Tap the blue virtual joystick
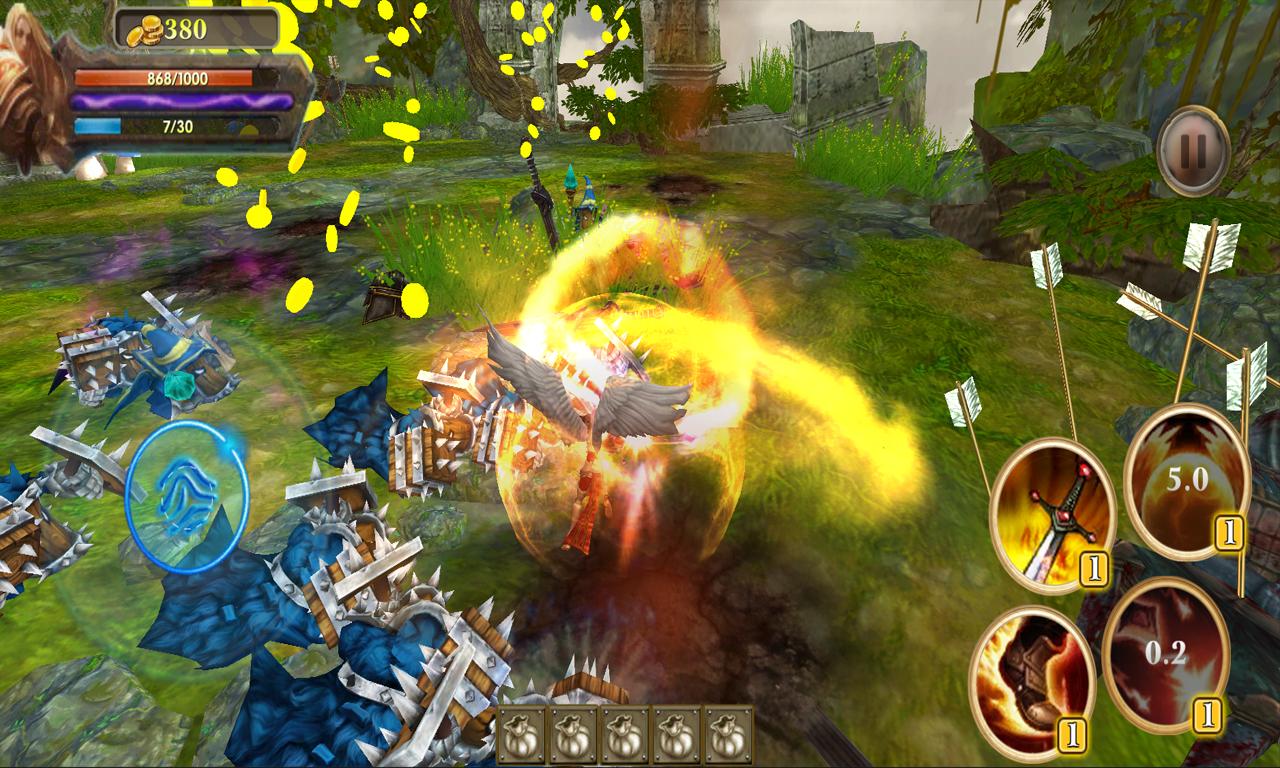1280x768 pixels. (187, 496)
